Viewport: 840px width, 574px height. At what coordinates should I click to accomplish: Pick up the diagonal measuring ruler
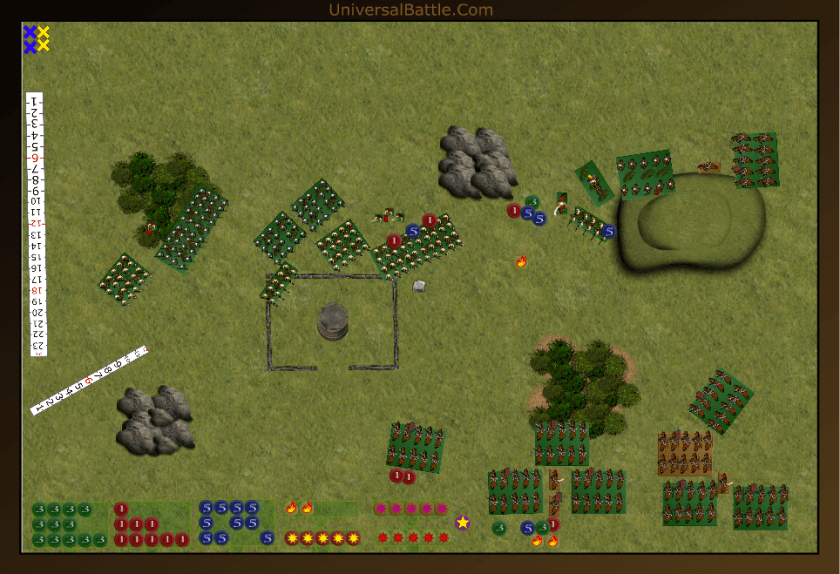(x=89, y=379)
